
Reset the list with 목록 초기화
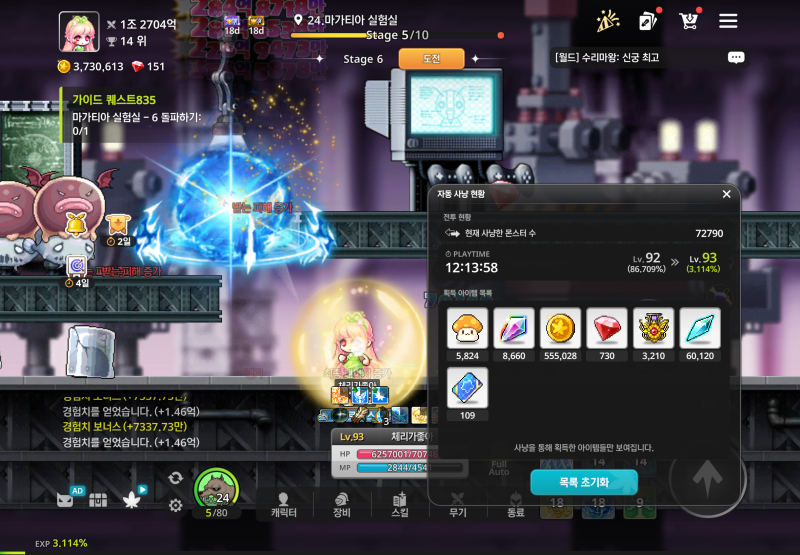(x=583, y=482)
